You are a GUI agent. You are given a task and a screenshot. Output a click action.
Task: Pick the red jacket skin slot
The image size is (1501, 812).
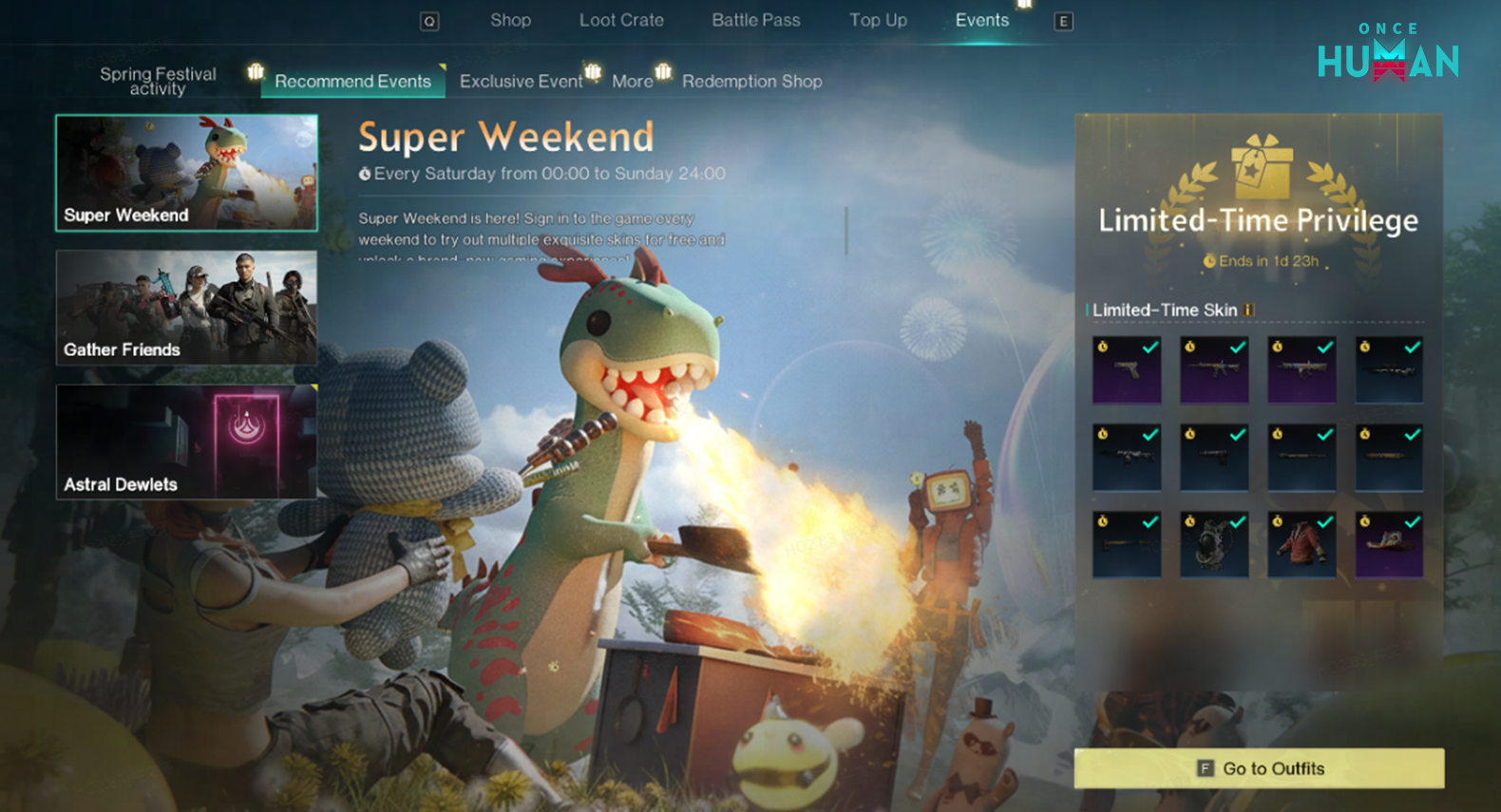(x=1301, y=545)
